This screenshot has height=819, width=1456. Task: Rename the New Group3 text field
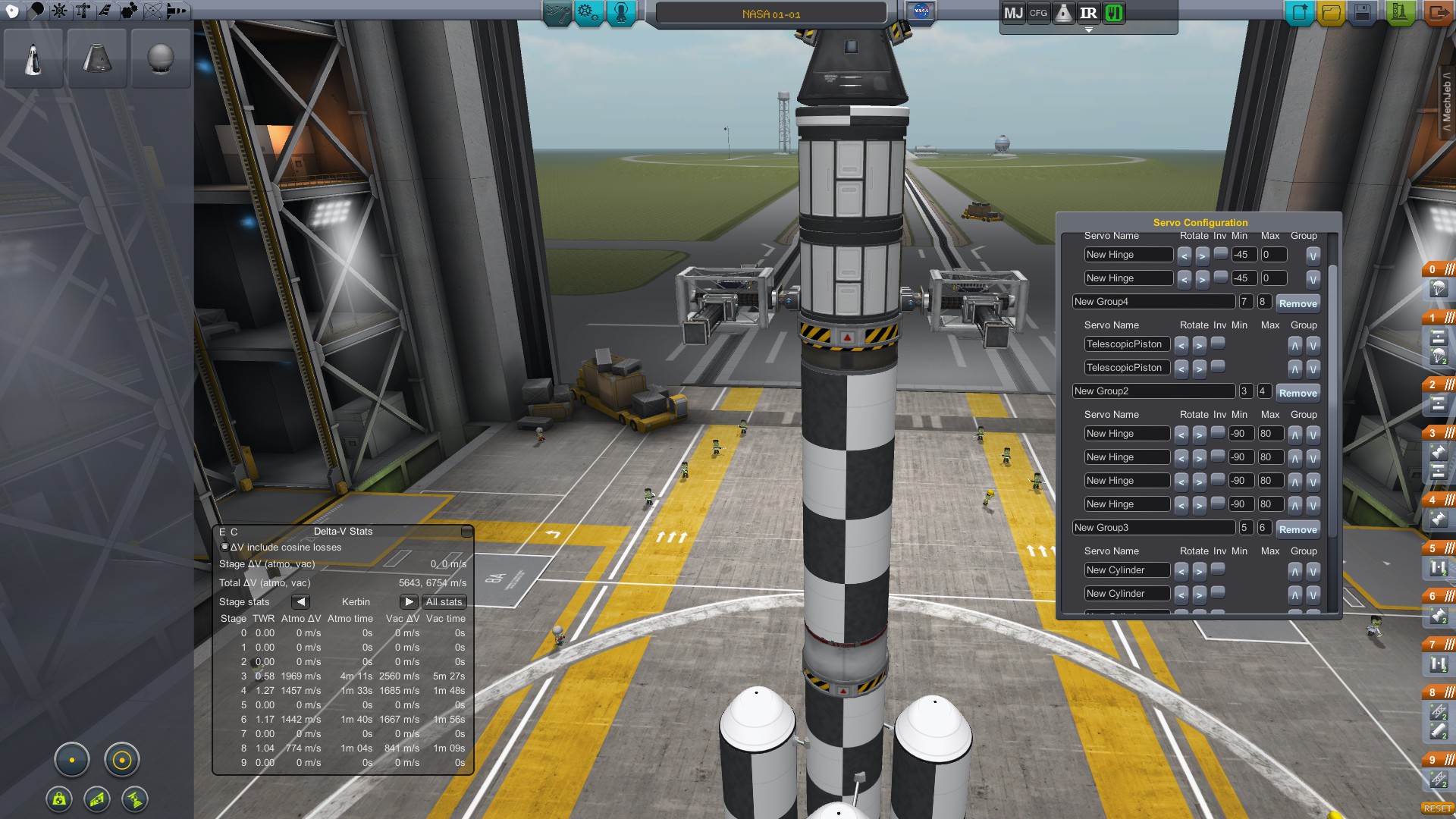click(1153, 528)
